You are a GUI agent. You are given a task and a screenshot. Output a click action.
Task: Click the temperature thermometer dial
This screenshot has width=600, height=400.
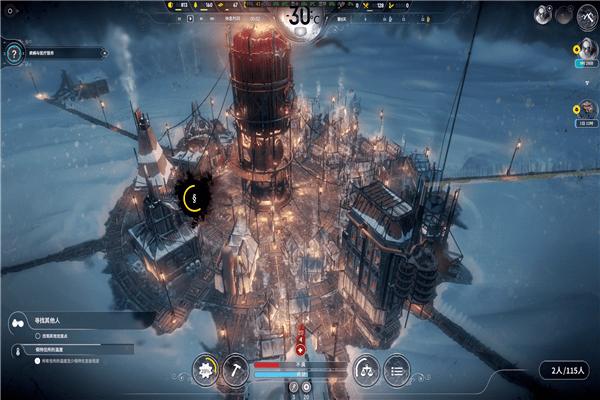click(x=300, y=17)
